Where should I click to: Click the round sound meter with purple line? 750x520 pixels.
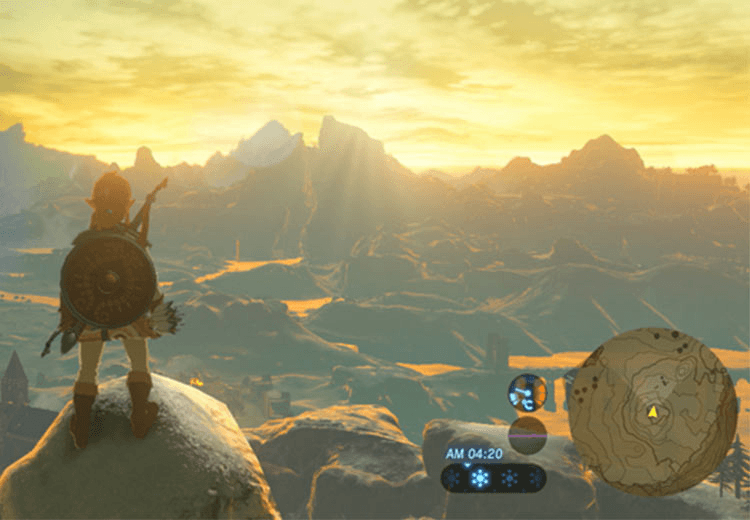(527, 436)
